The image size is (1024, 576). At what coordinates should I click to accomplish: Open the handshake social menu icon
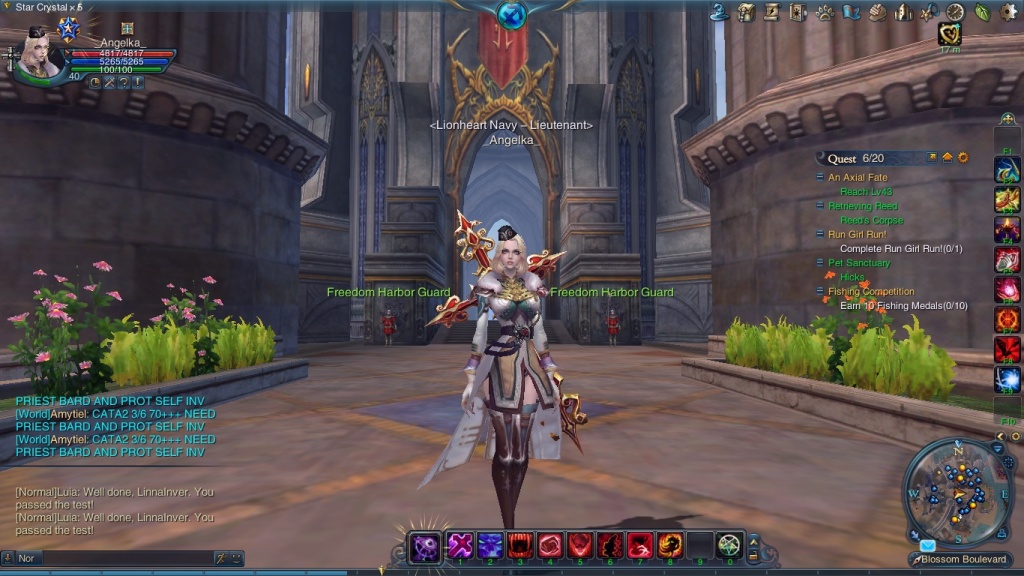[x=877, y=12]
